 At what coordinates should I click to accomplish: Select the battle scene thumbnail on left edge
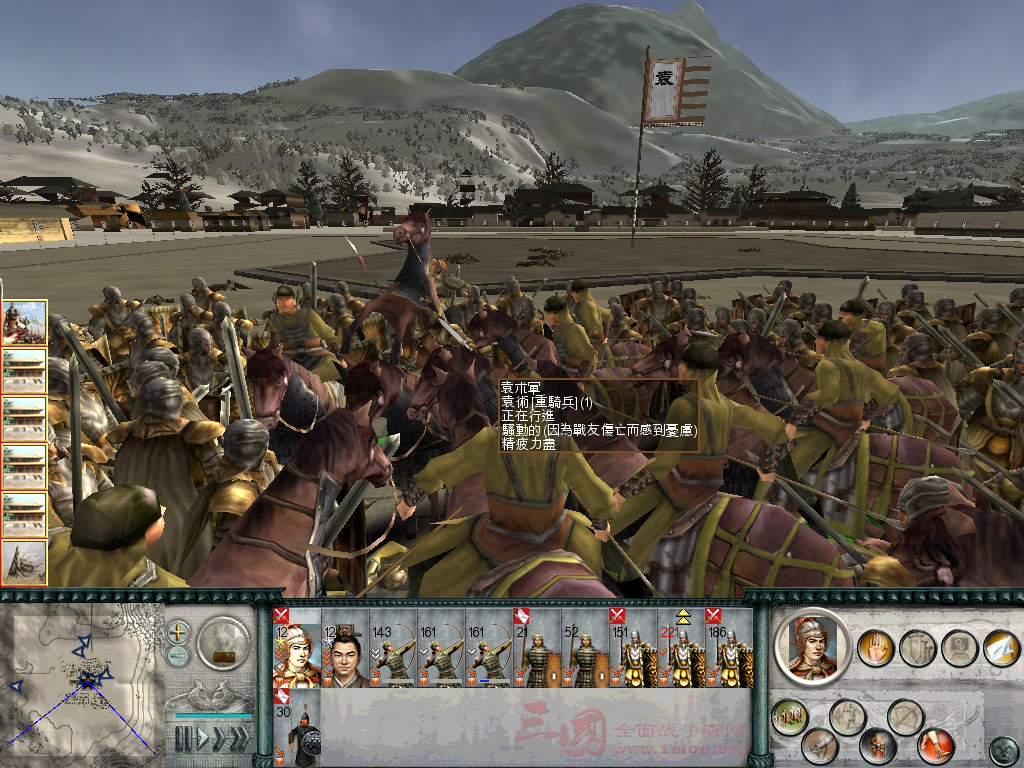(24, 322)
